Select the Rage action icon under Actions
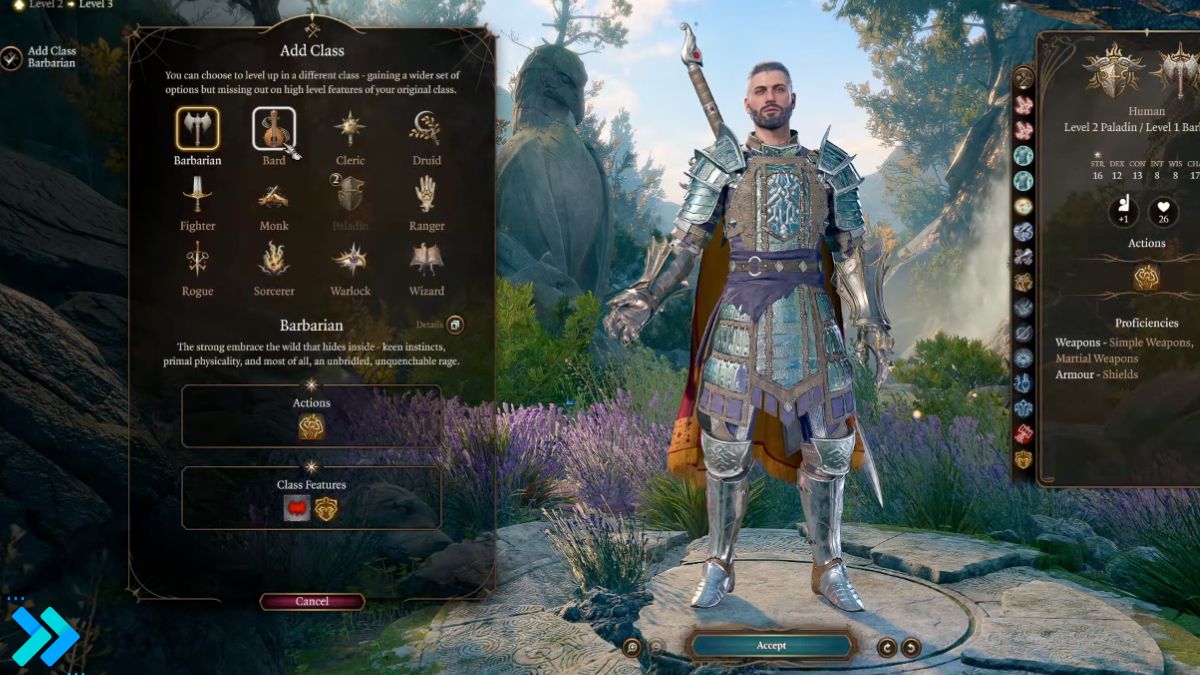1200x675 pixels. point(311,427)
